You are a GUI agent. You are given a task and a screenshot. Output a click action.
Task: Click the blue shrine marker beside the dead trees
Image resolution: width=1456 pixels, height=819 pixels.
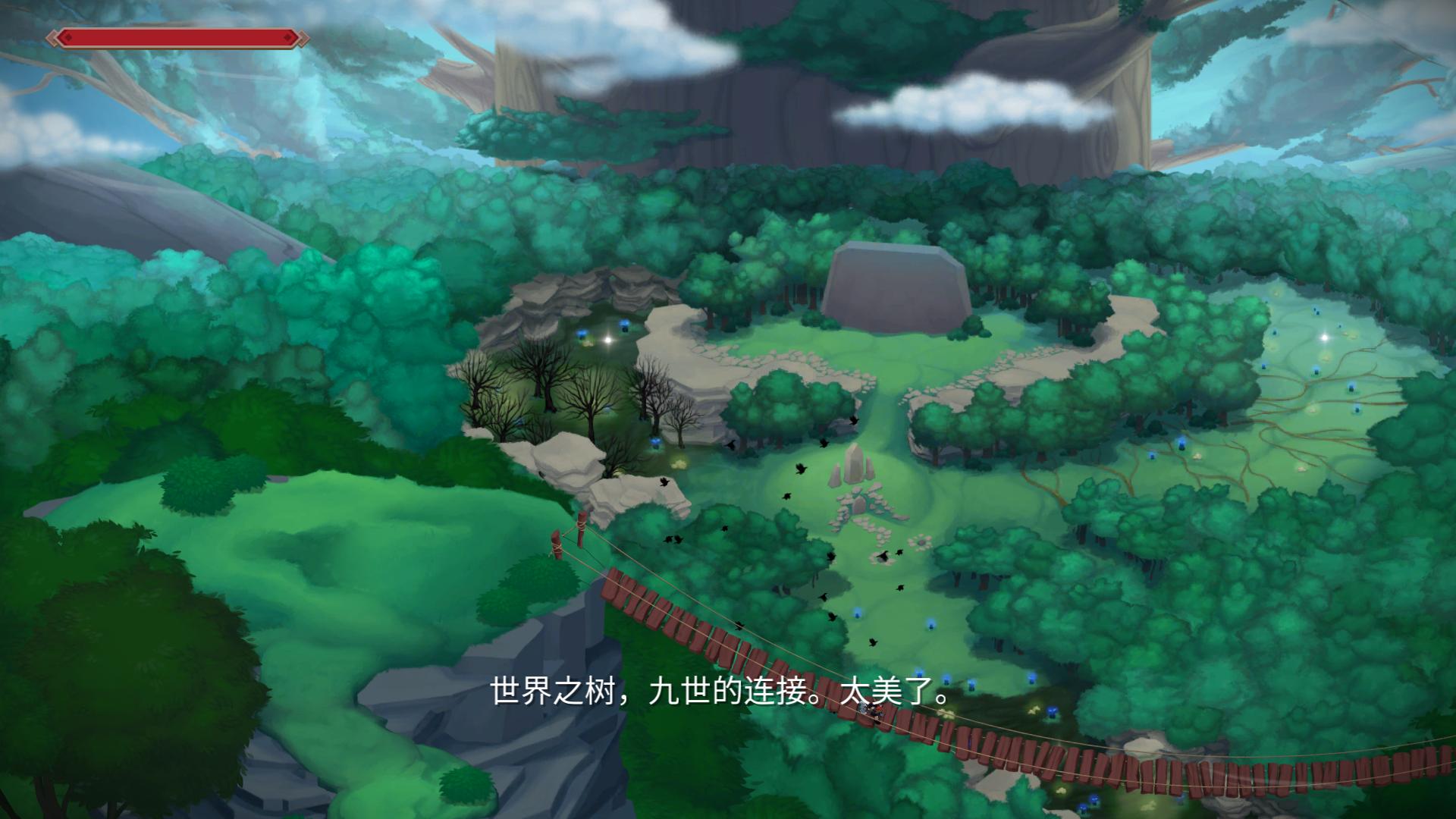tap(657, 443)
